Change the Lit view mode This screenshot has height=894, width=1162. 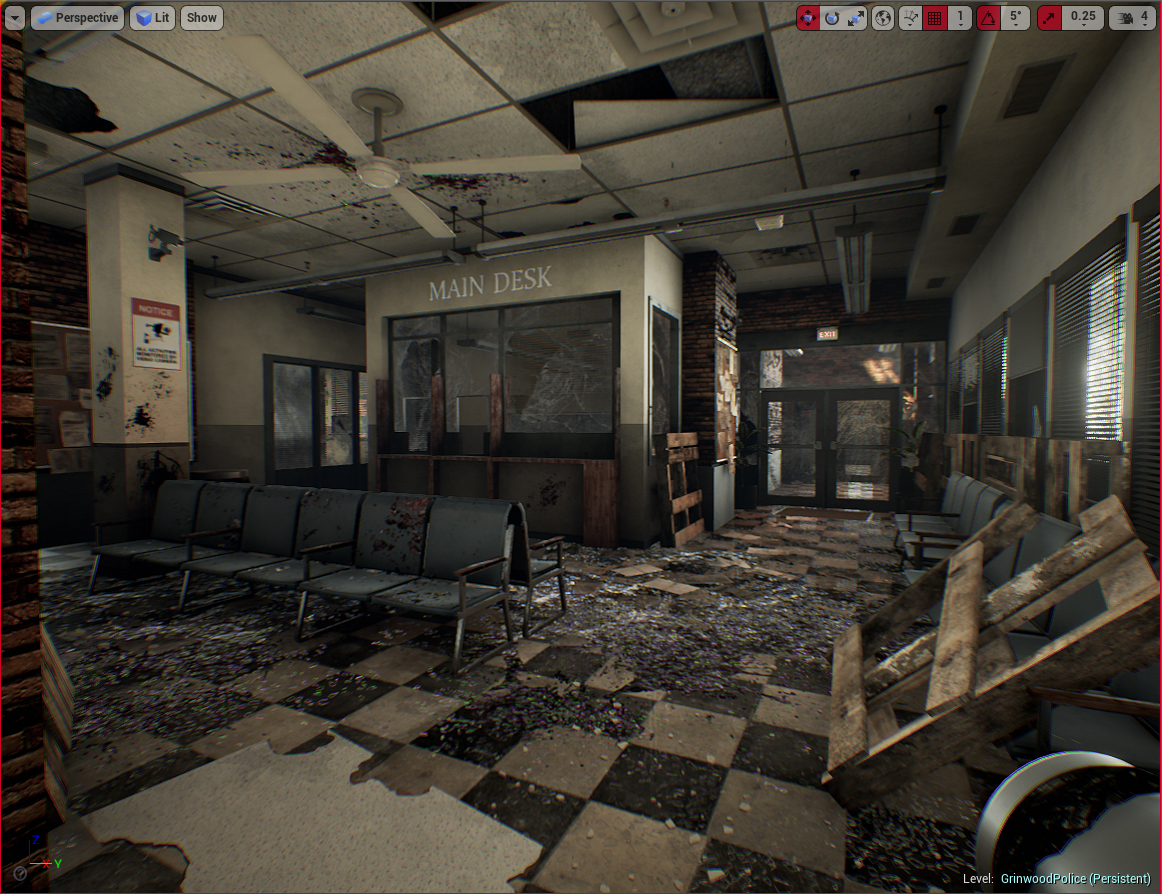point(152,17)
